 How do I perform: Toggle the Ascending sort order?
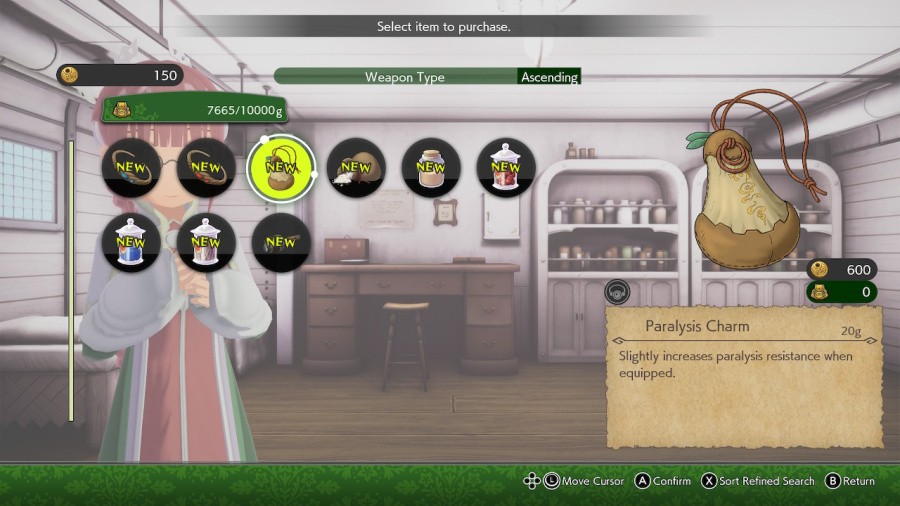tap(549, 77)
